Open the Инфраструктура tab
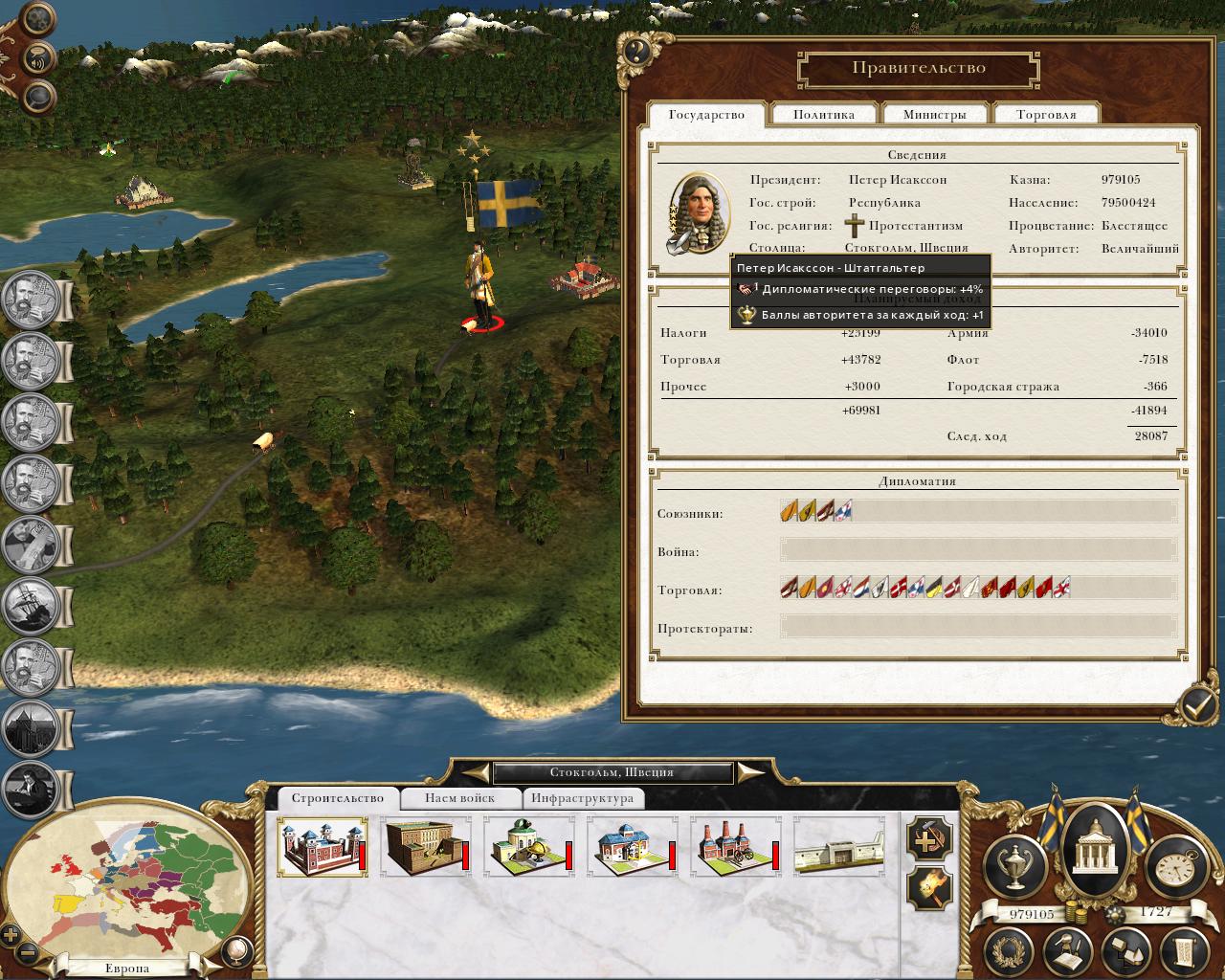This screenshot has height=980, width=1225. click(582, 798)
